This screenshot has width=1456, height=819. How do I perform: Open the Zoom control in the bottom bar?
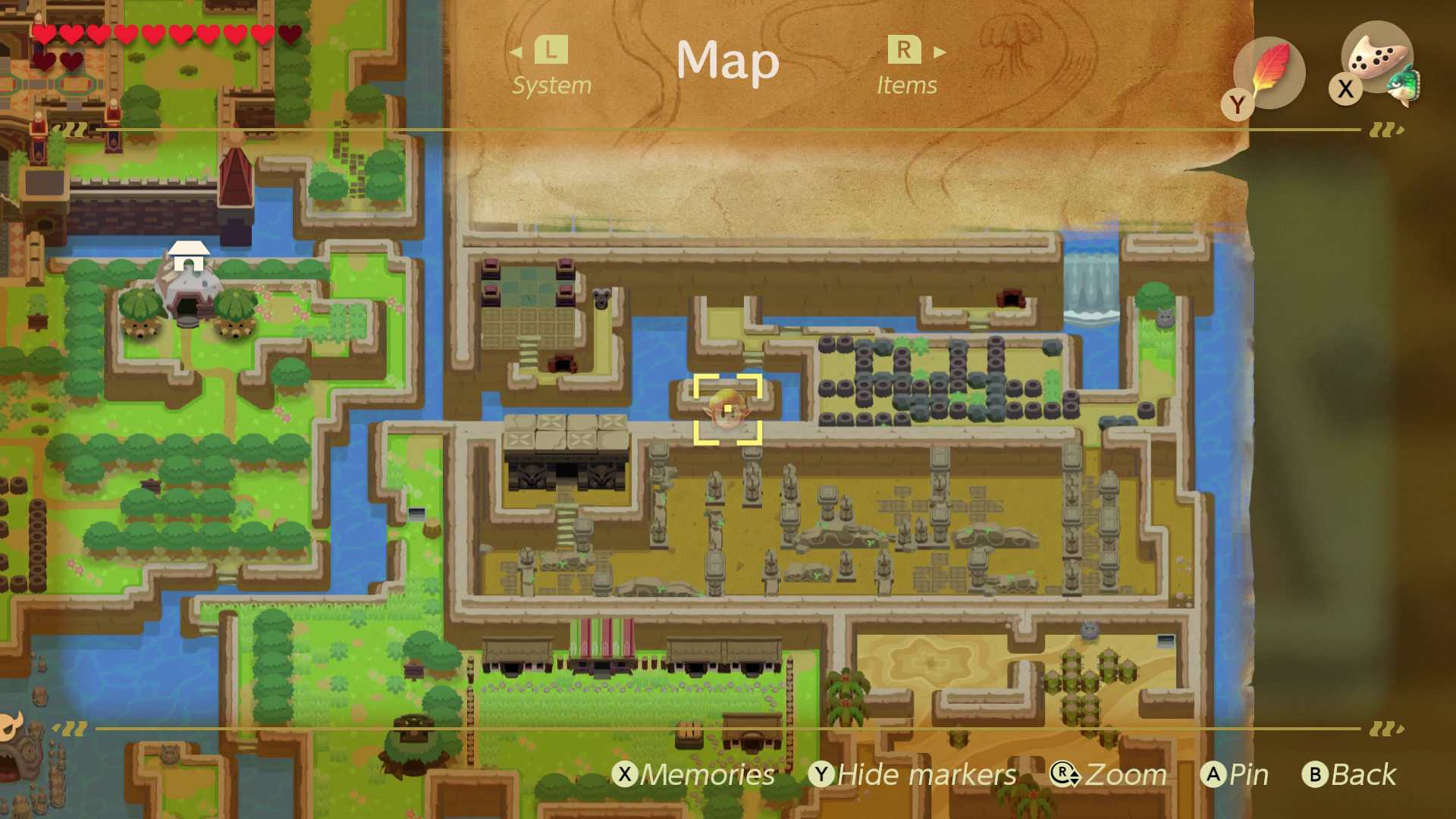pos(1116,774)
